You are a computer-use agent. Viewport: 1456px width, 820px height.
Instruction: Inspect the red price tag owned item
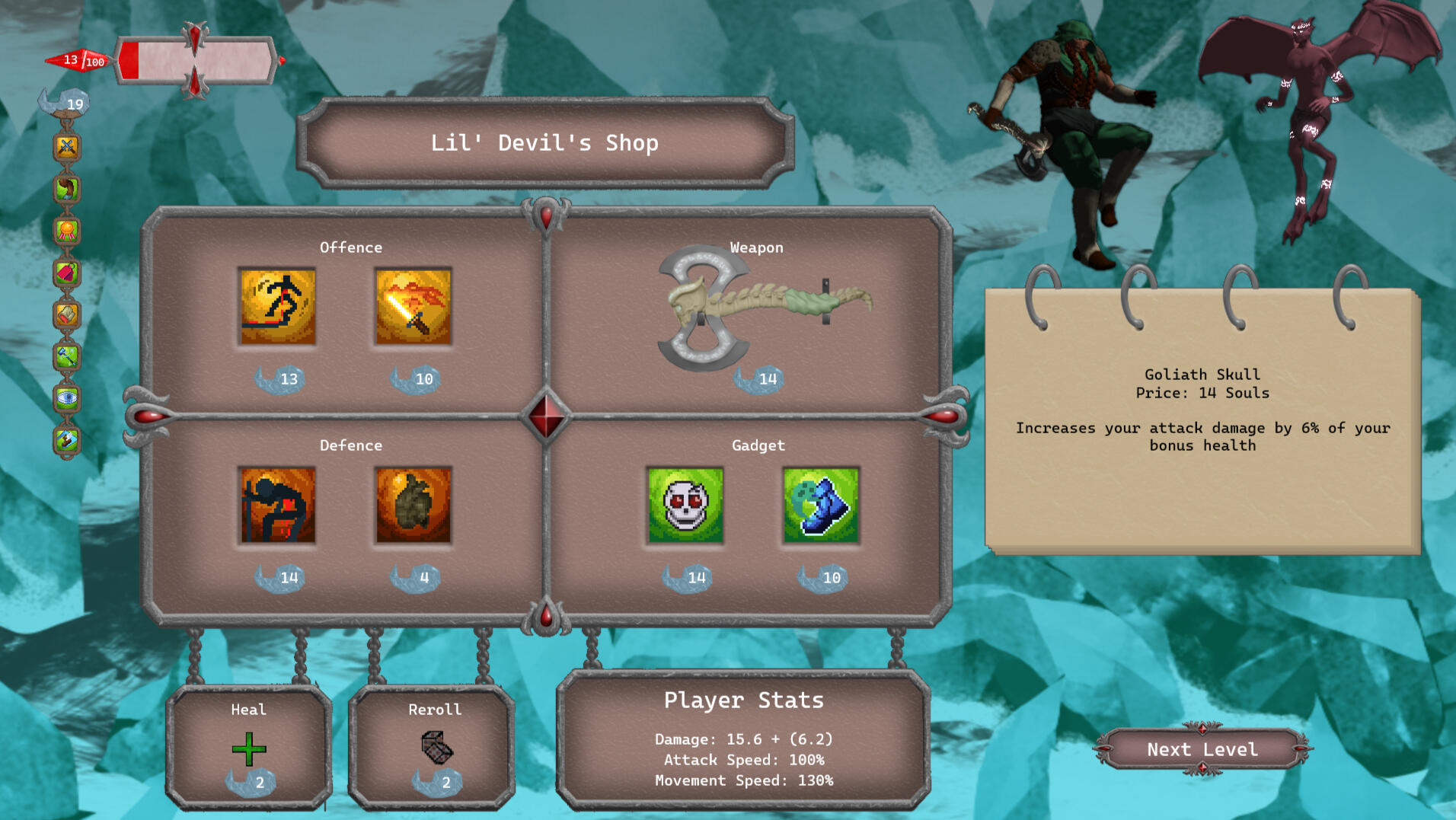67,273
